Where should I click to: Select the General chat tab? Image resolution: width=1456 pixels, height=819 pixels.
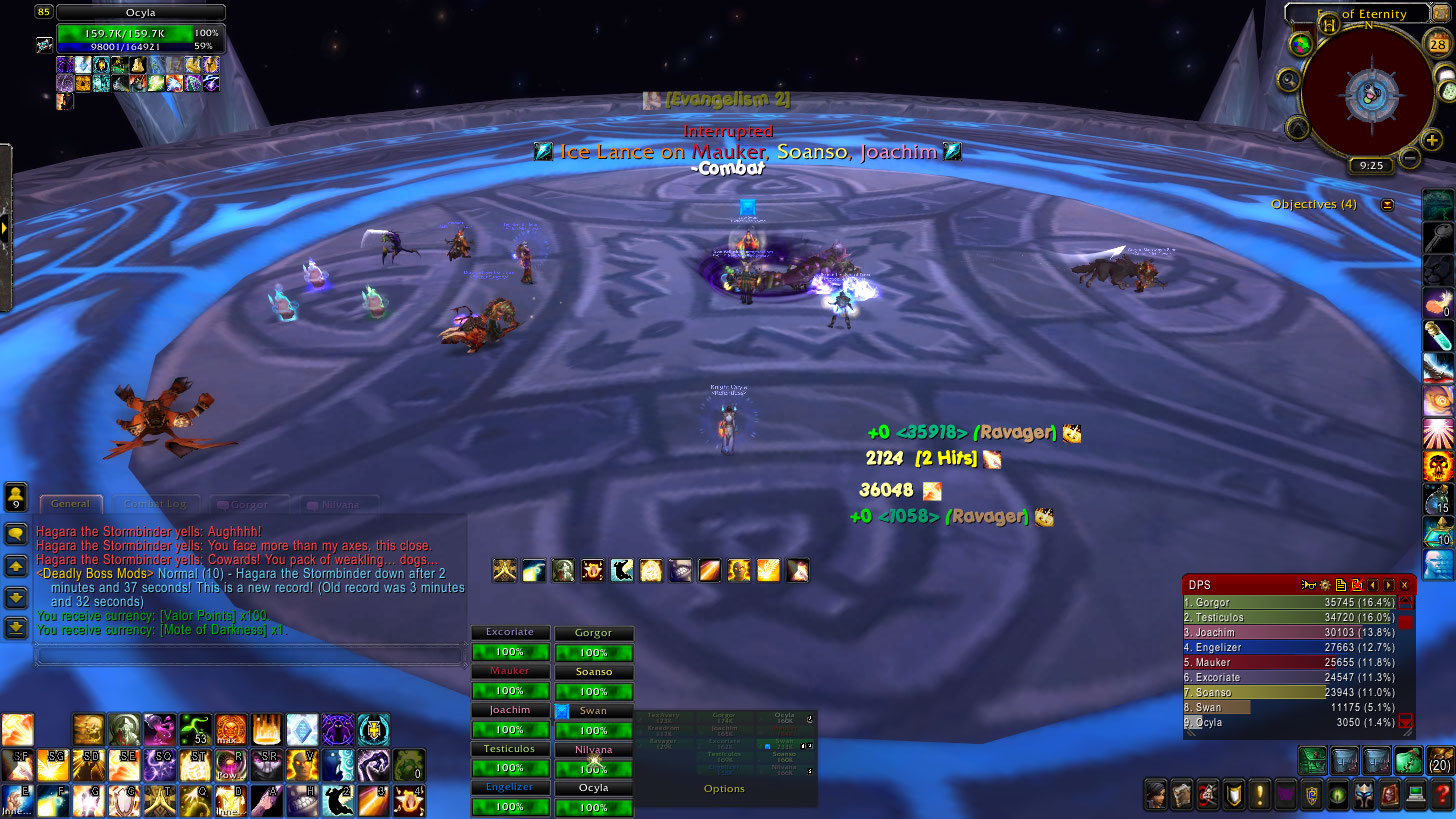click(70, 504)
